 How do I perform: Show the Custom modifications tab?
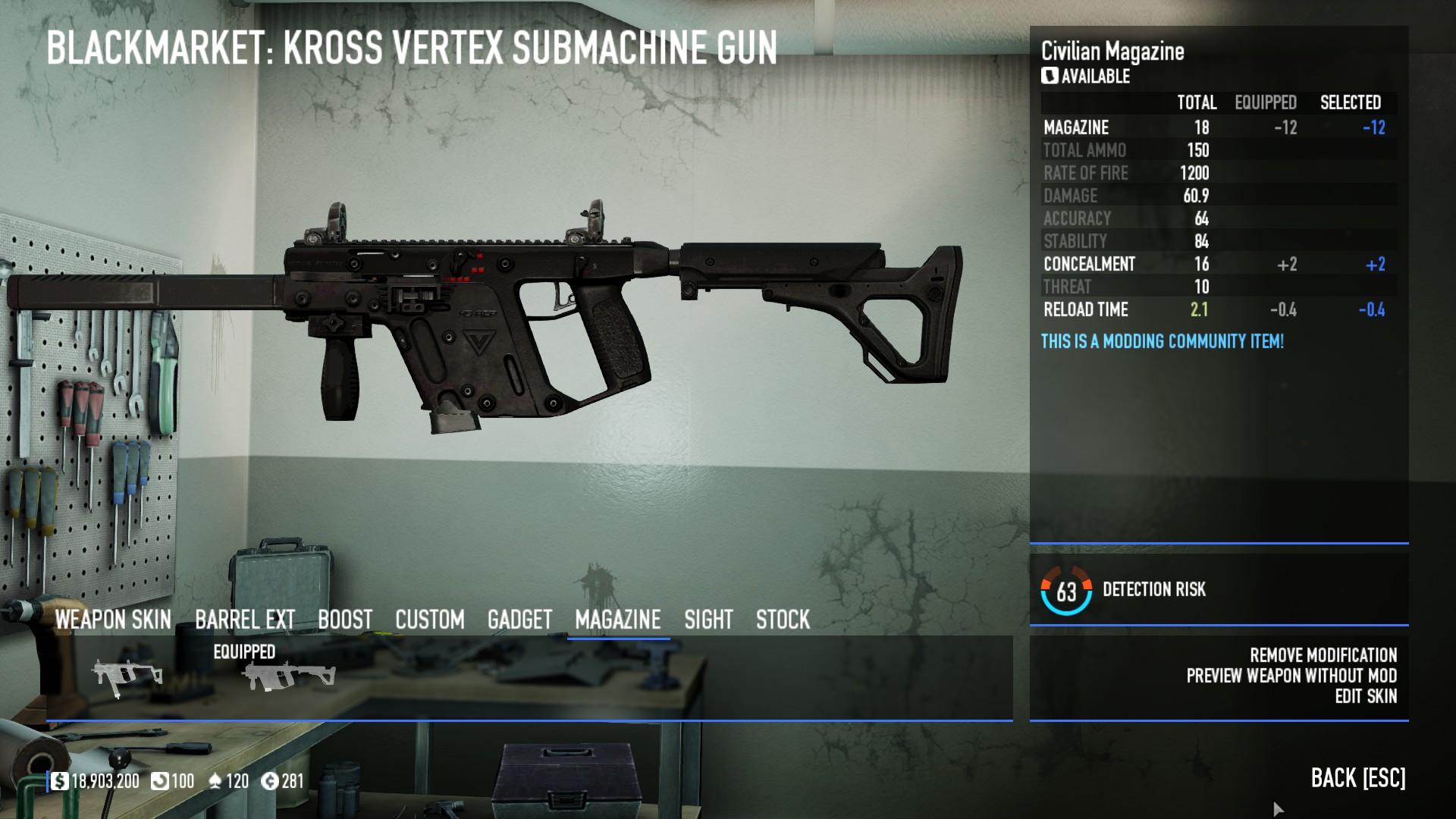click(x=429, y=620)
